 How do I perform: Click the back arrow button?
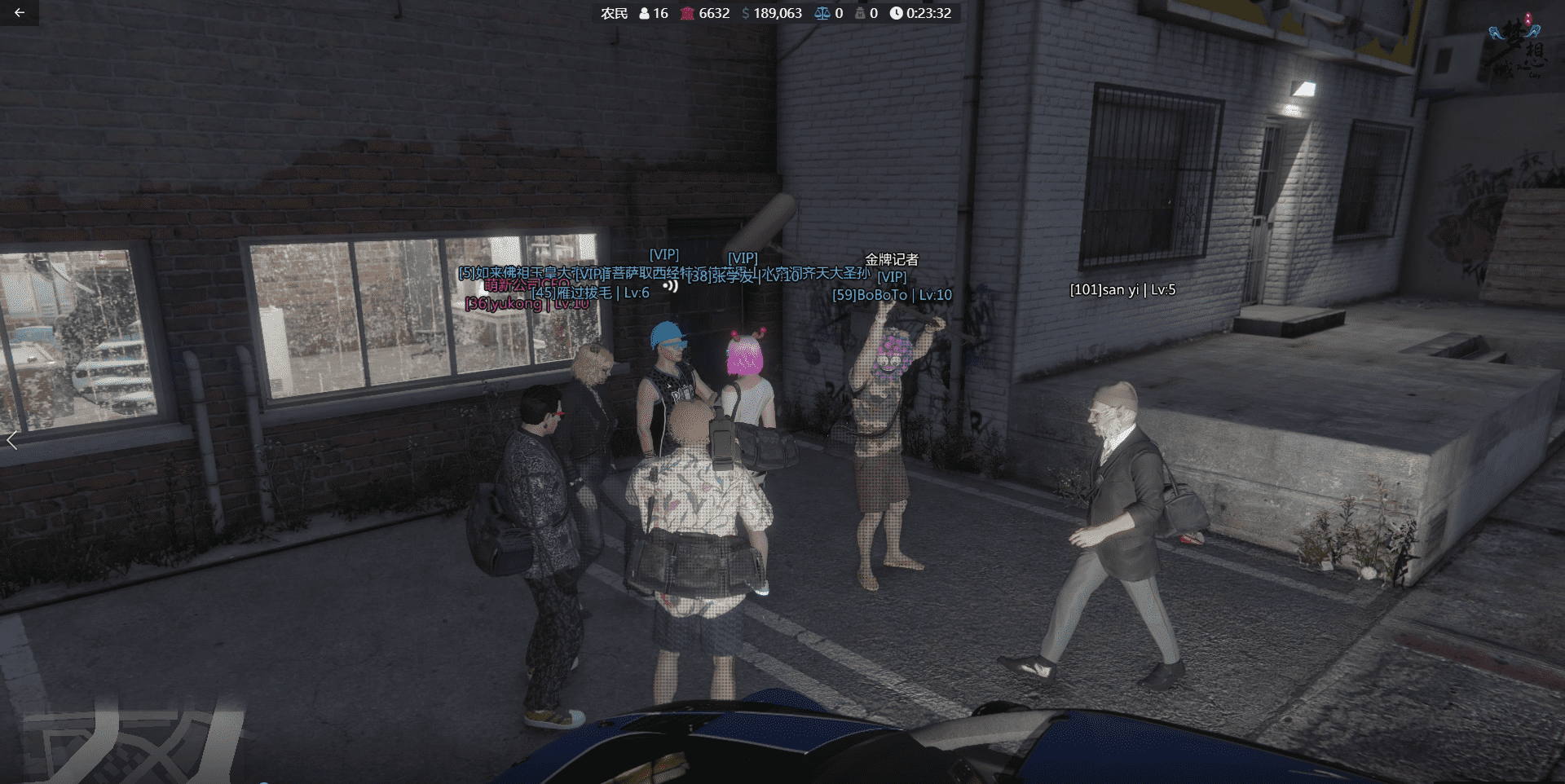click(20, 13)
